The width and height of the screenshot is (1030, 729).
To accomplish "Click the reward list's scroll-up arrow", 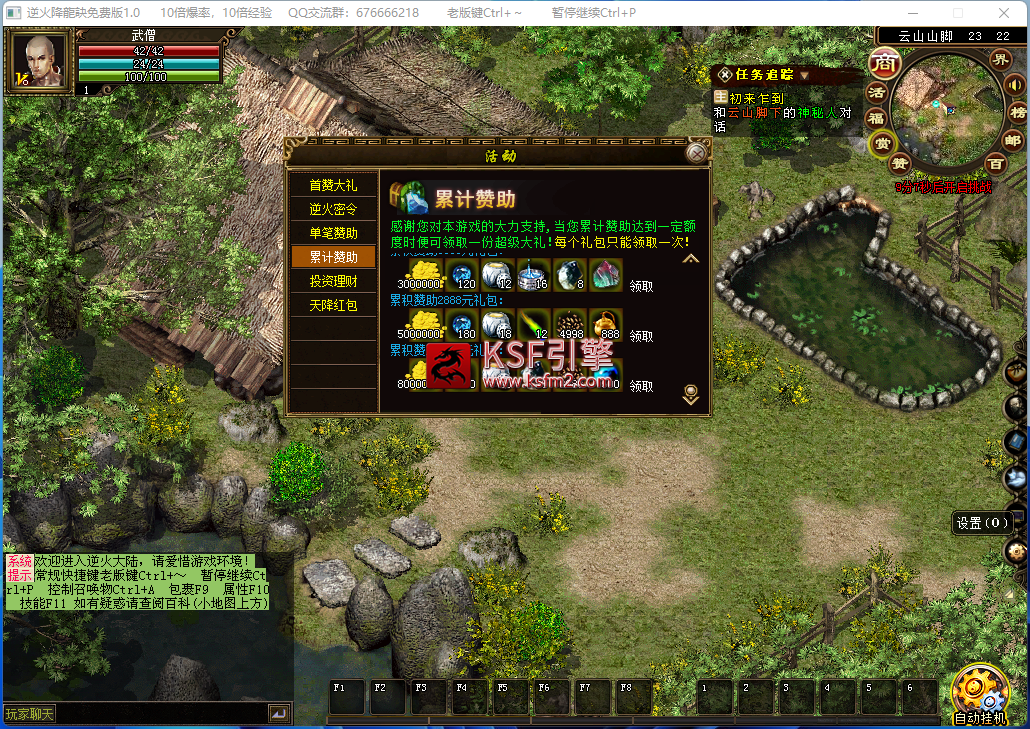I will 690,258.
